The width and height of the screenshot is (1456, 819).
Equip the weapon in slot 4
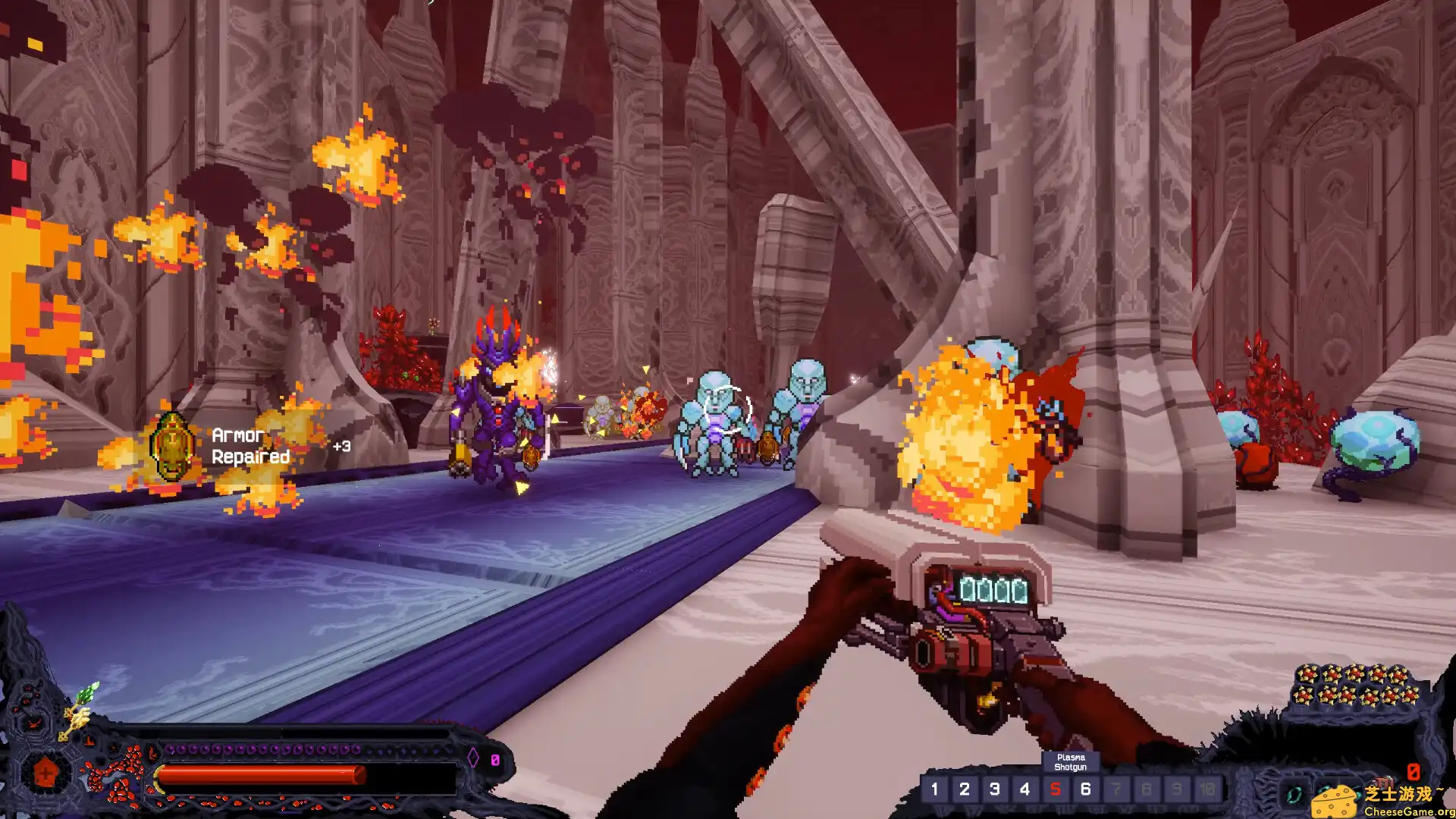(x=1025, y=789)
